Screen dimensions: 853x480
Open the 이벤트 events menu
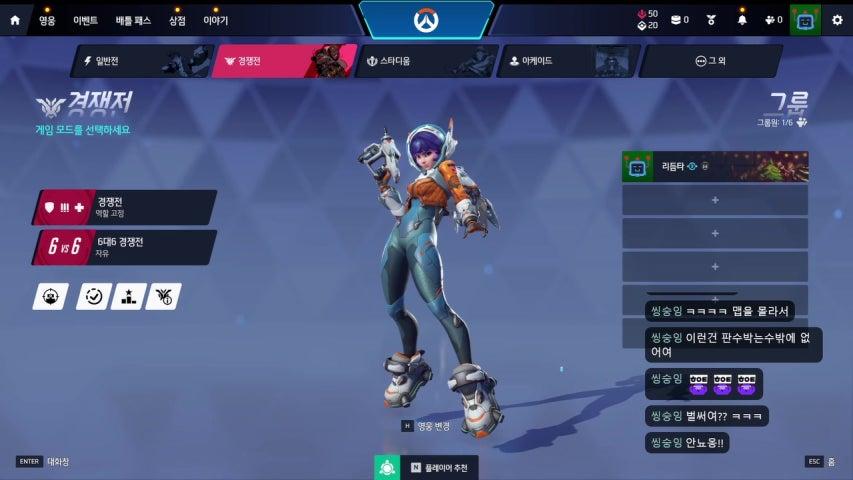(85, 20)
